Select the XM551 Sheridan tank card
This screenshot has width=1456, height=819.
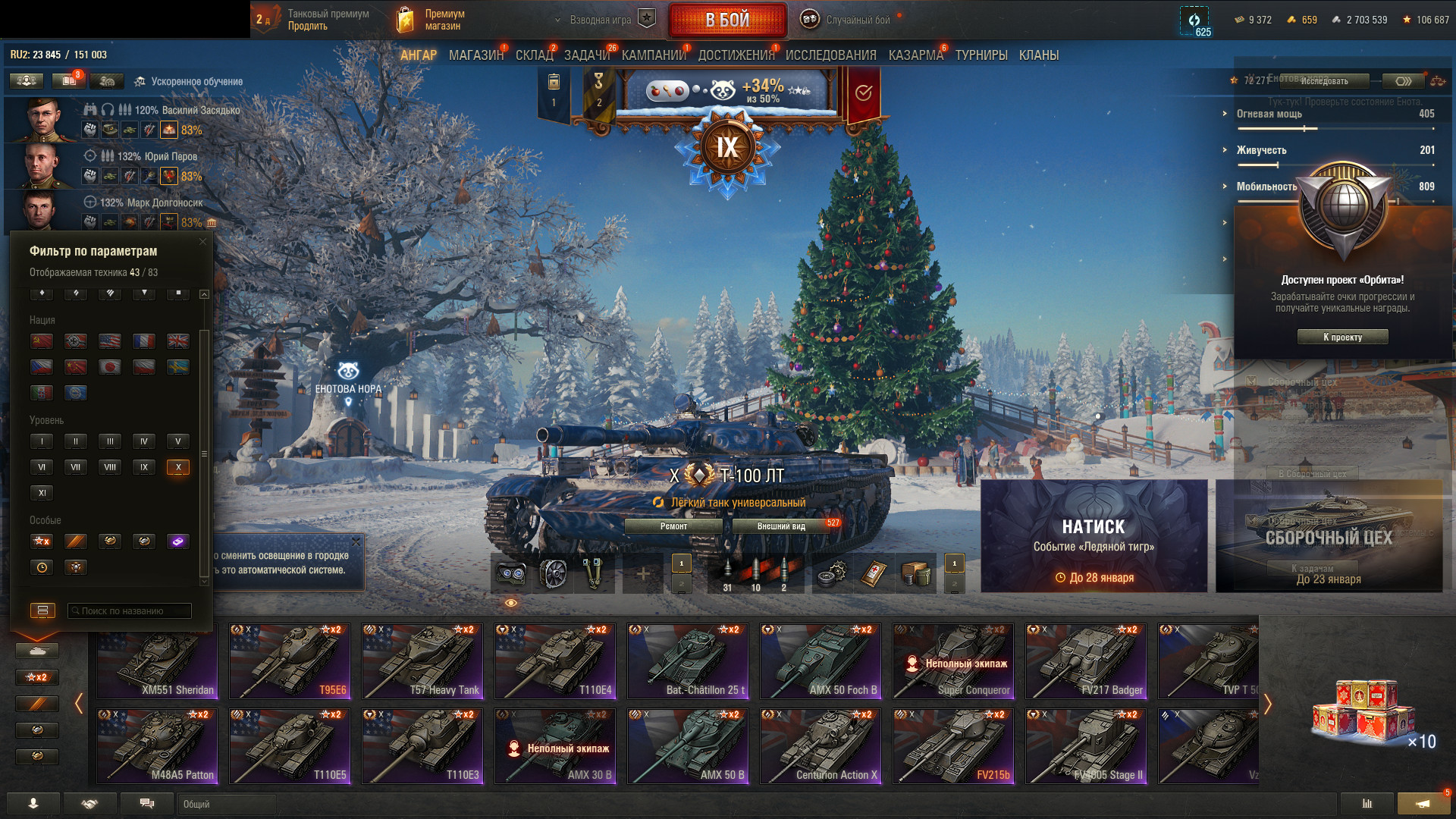pyautogui.click(x=157, y=661)
